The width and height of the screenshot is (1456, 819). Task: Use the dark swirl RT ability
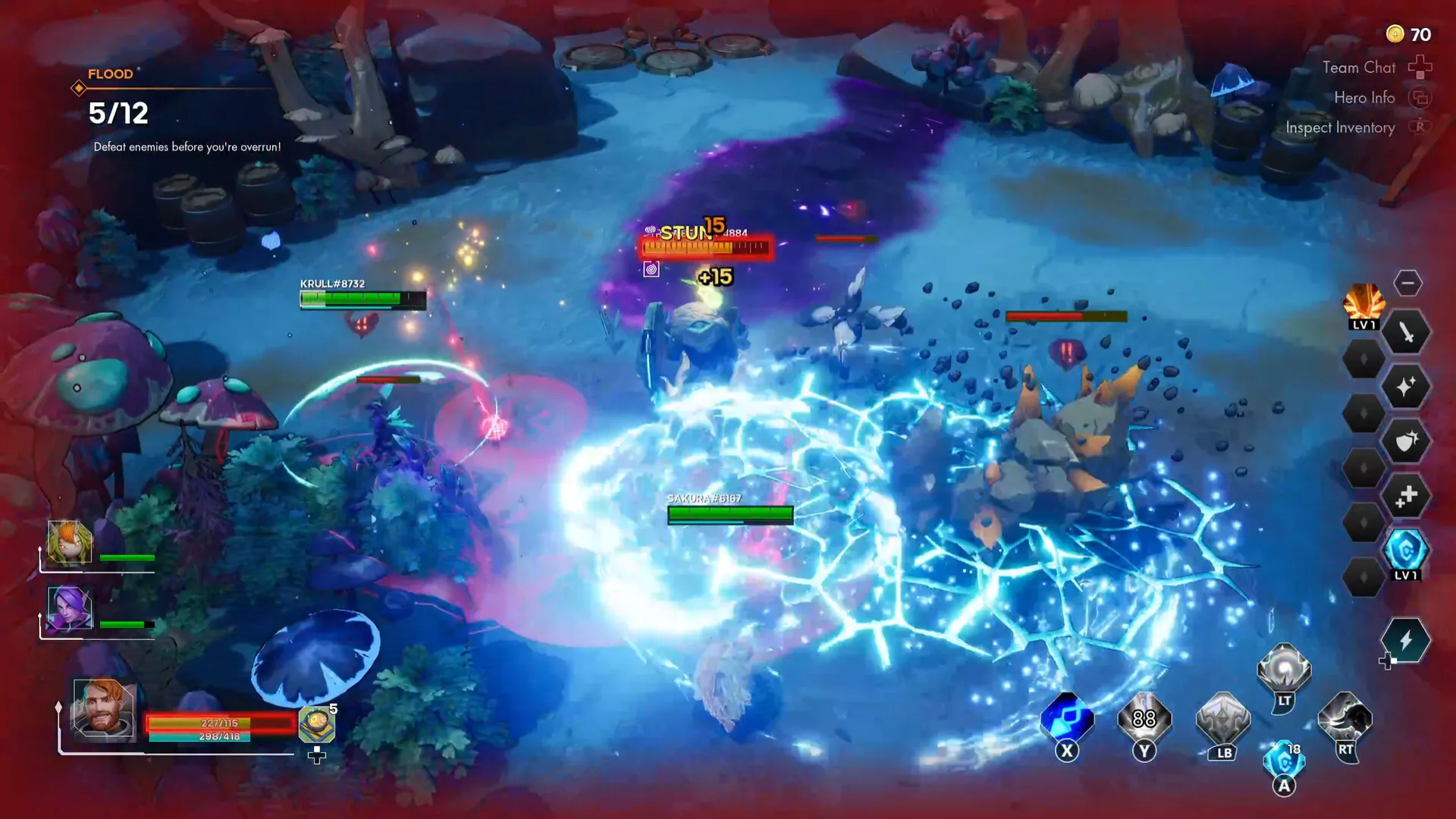1345,719
